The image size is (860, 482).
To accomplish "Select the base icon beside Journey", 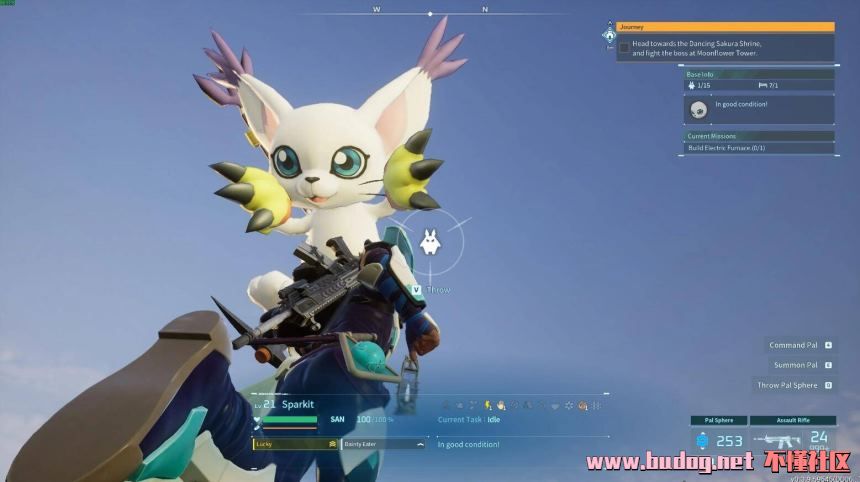I will [x=609, y=35].
